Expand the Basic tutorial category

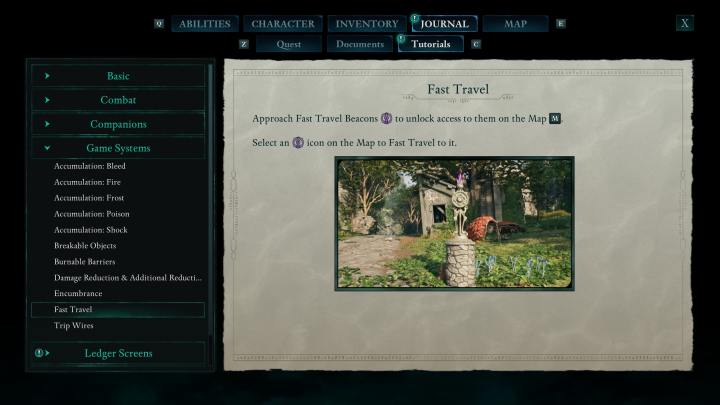point(118,76)
